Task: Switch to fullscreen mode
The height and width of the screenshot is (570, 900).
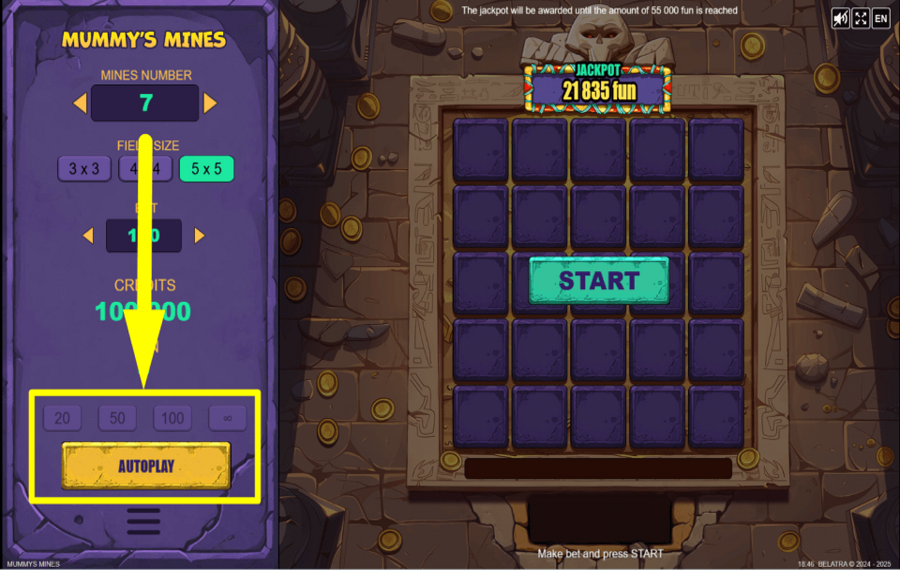Action: pyautogui.click(x=860, y=18)
